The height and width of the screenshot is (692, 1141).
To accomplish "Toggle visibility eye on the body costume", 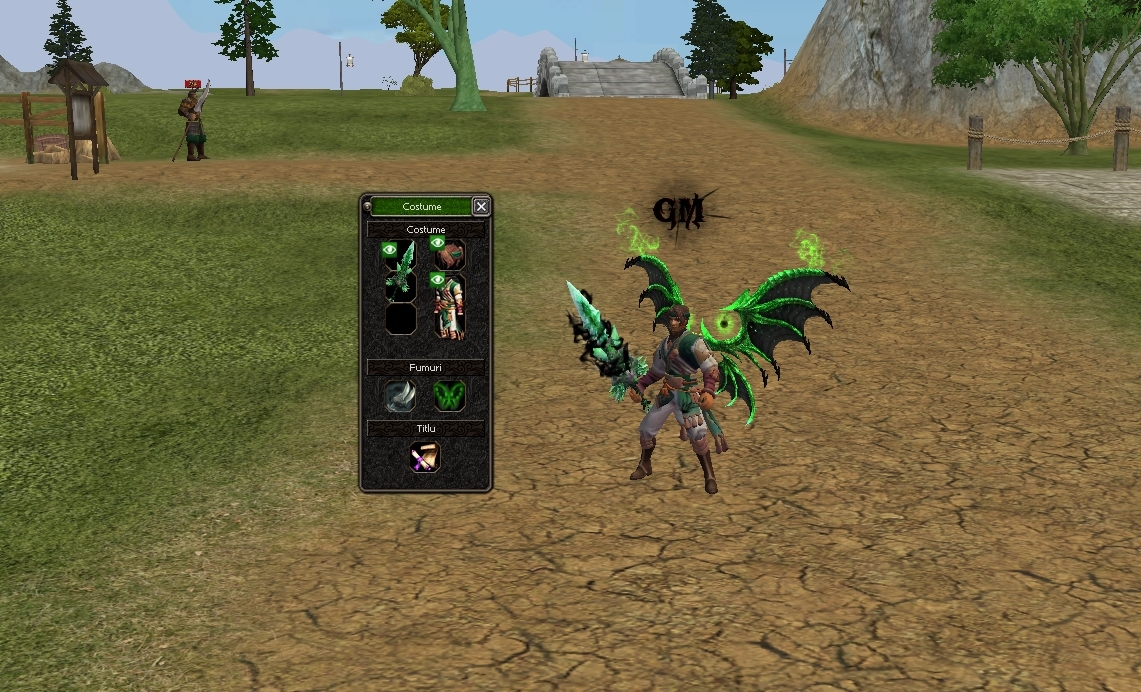I will point(437,279).
